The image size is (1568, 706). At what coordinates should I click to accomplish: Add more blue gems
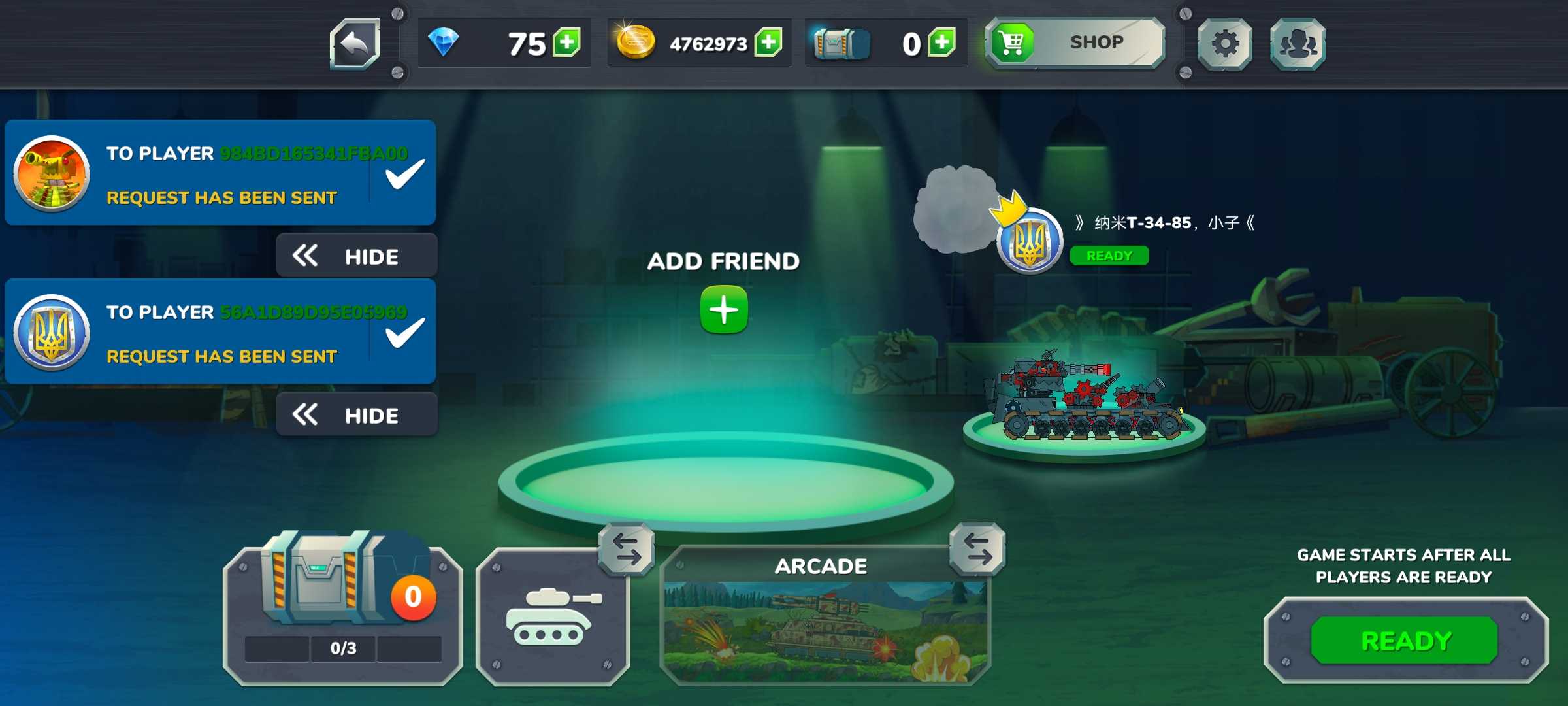click(566, 43)
